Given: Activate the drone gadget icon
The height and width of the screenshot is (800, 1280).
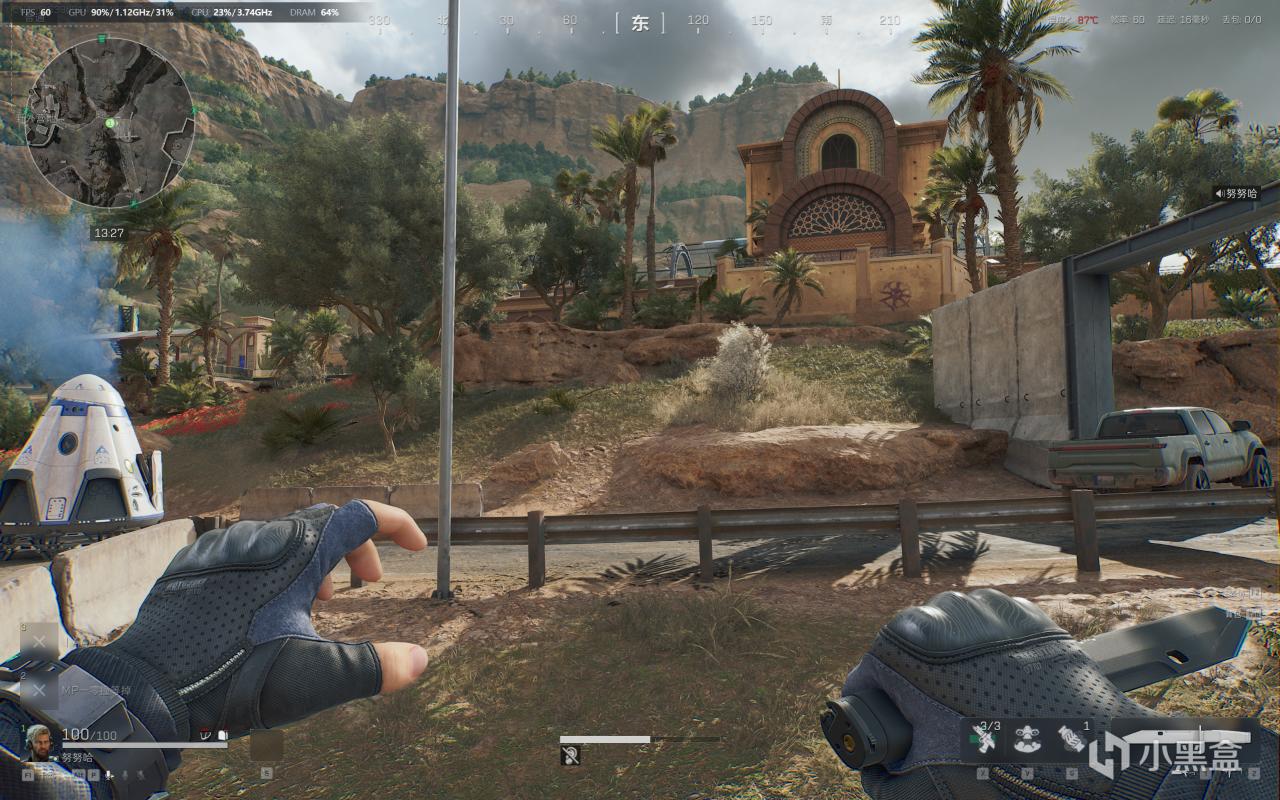Looking at the screenshot, I should click(1025, 740).
